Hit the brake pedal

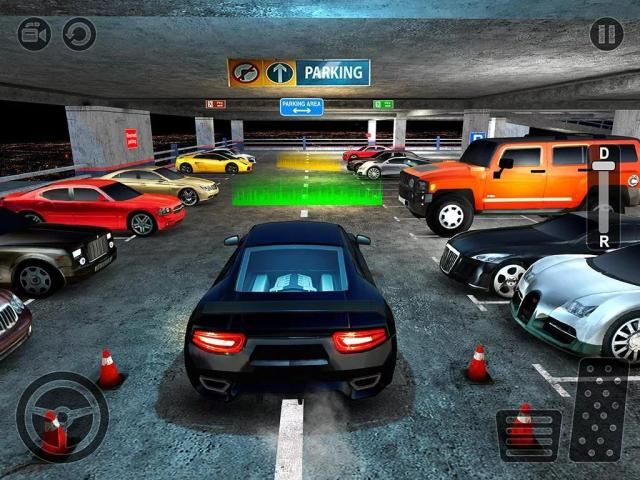[x=528, y=432]
